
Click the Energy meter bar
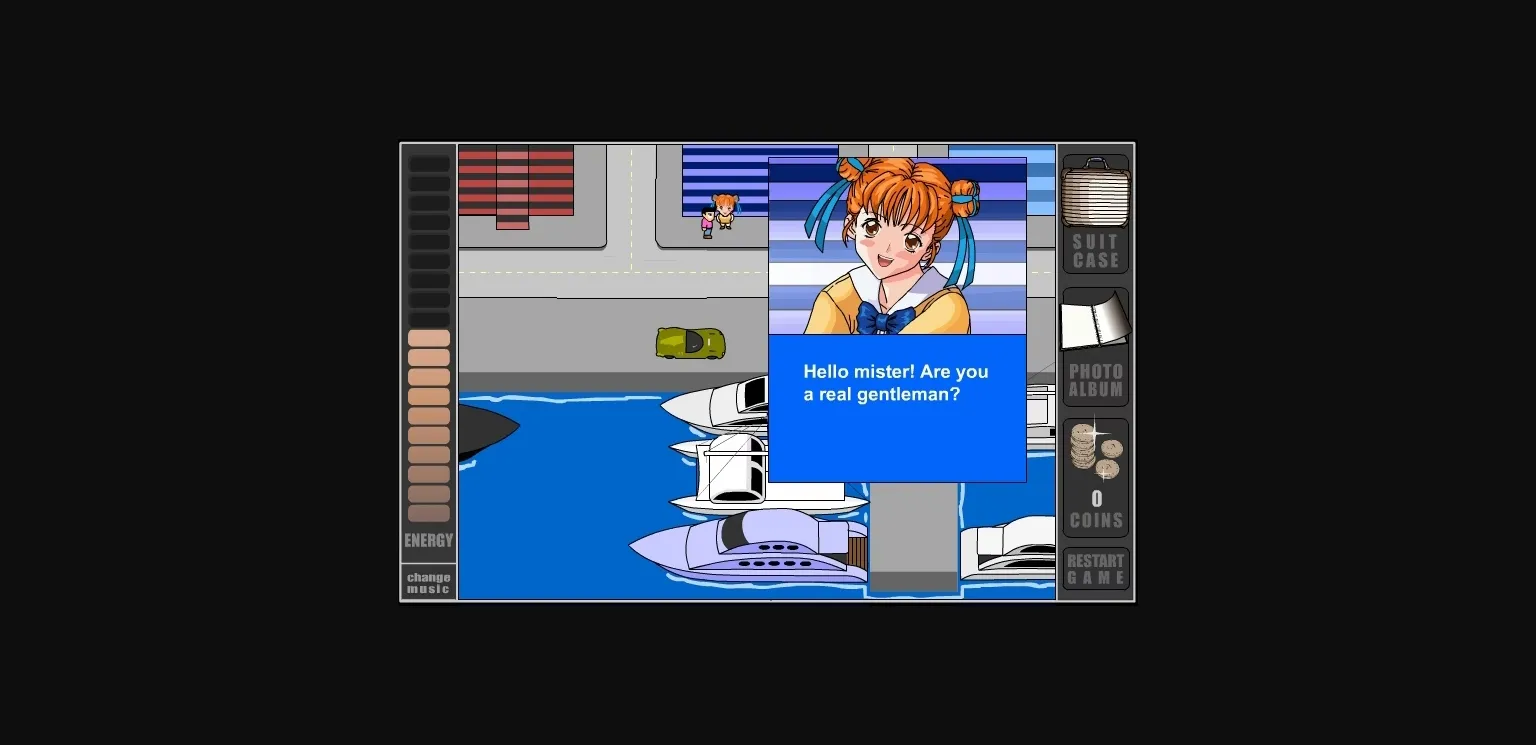(x=428, y=340)
